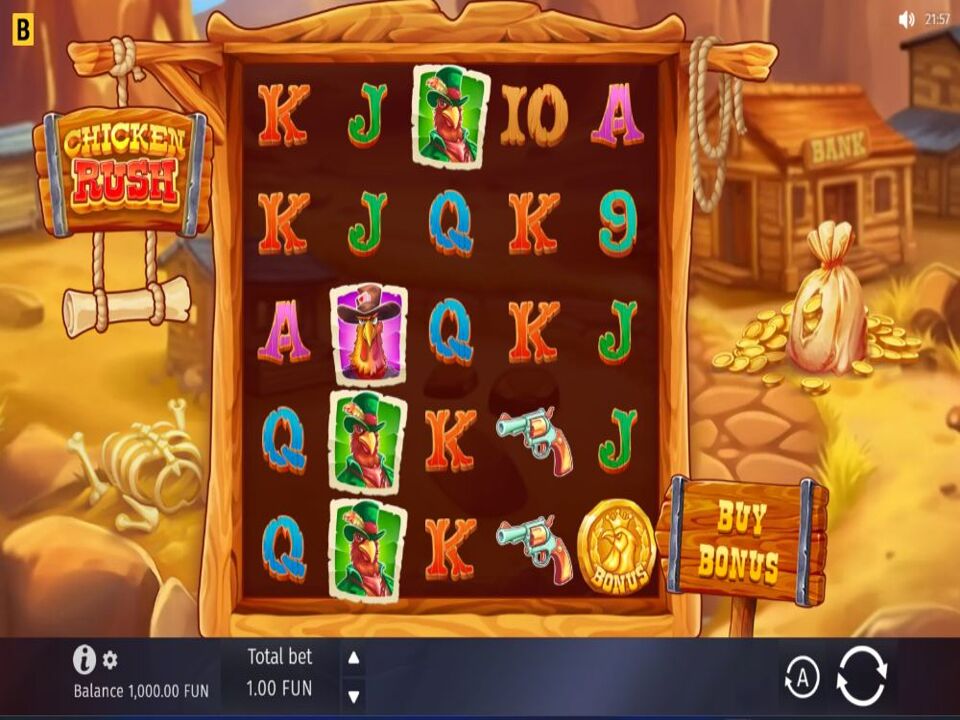Toggle the sound speaker icon
Viewport: 960px width, 720px height.
coord(907,19)
